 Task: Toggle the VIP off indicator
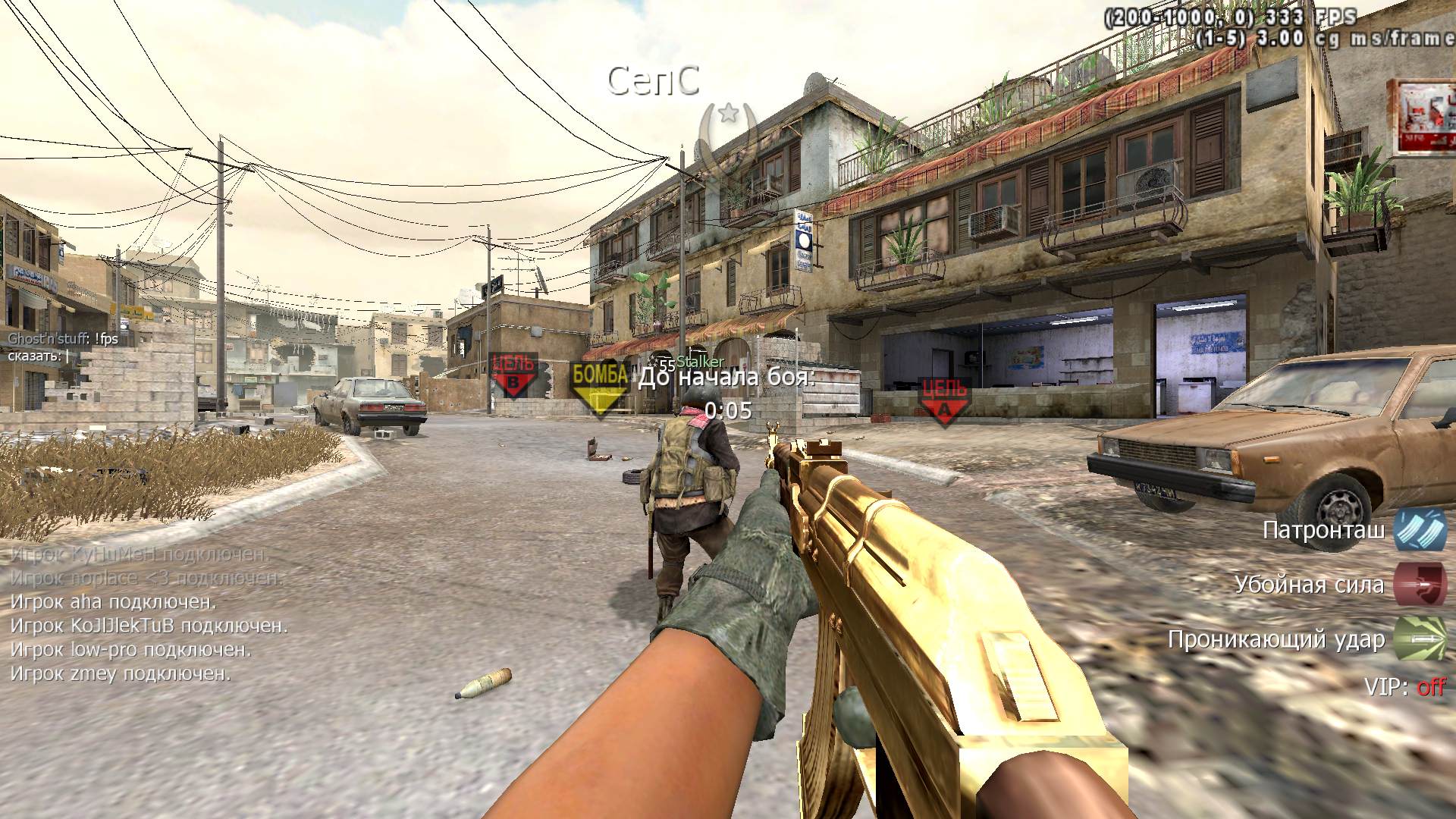click(x=1430, y=687)
